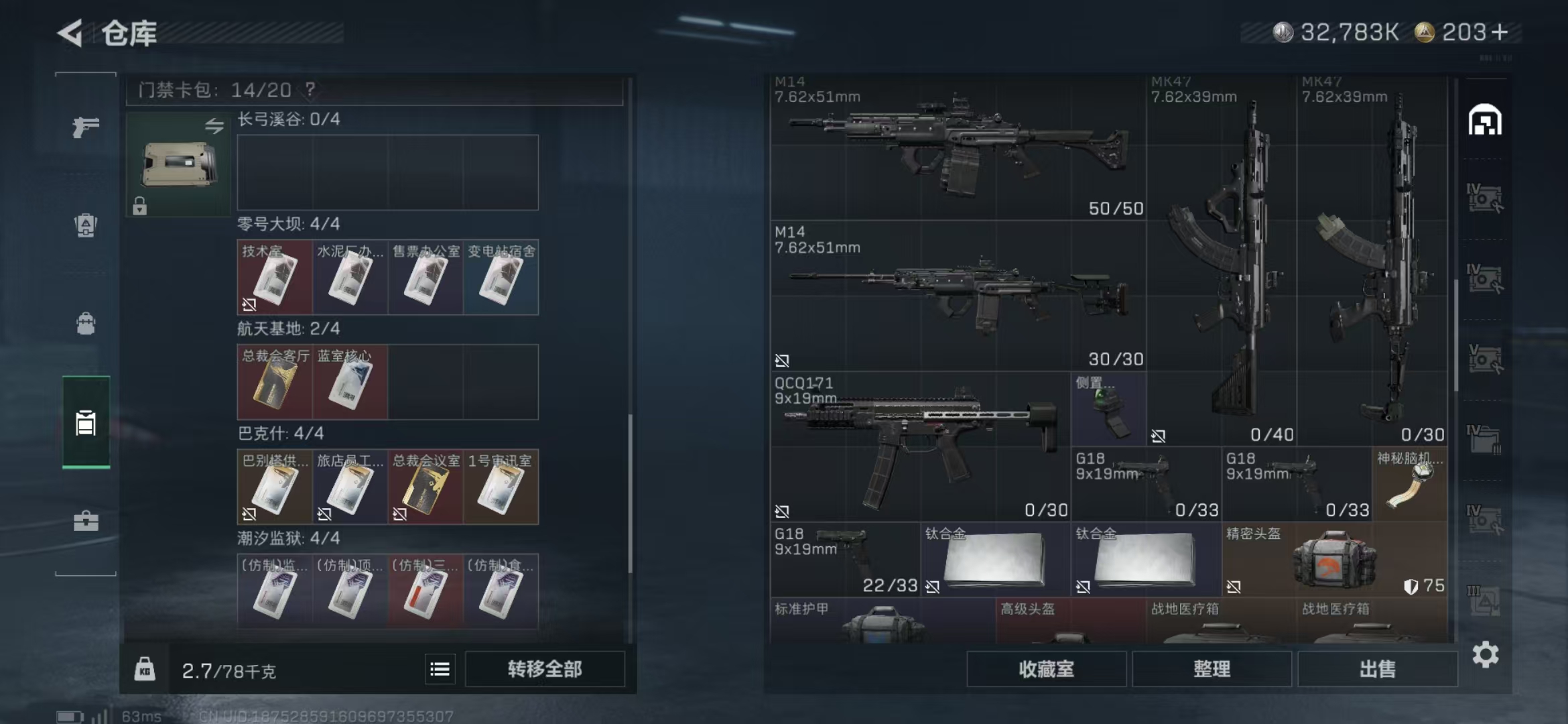The width and height of the screenshot is (1568, 724).
Task: Tap the 整理 sort button
Action: pyautogui.click(x=1212, y=668)
